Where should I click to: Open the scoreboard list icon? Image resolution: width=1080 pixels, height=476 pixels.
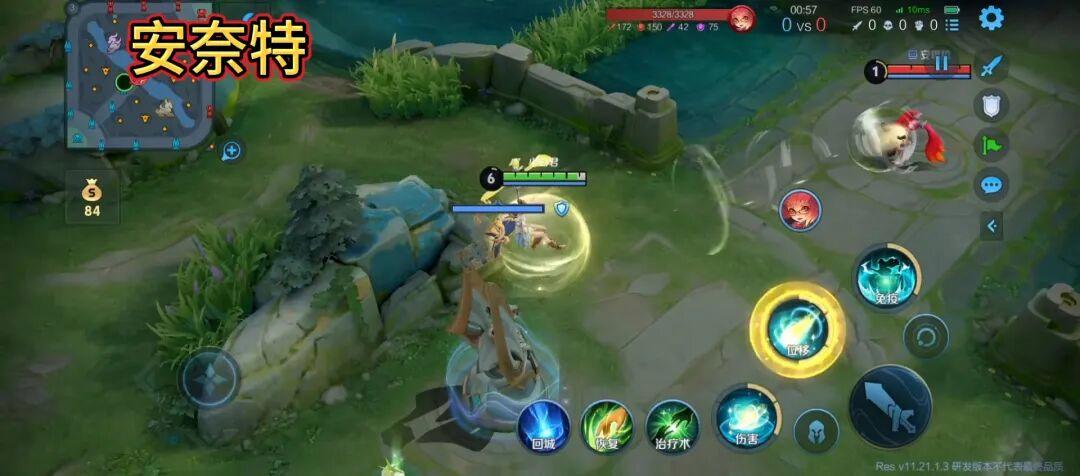pyautogui.click(x=952, y=24)
